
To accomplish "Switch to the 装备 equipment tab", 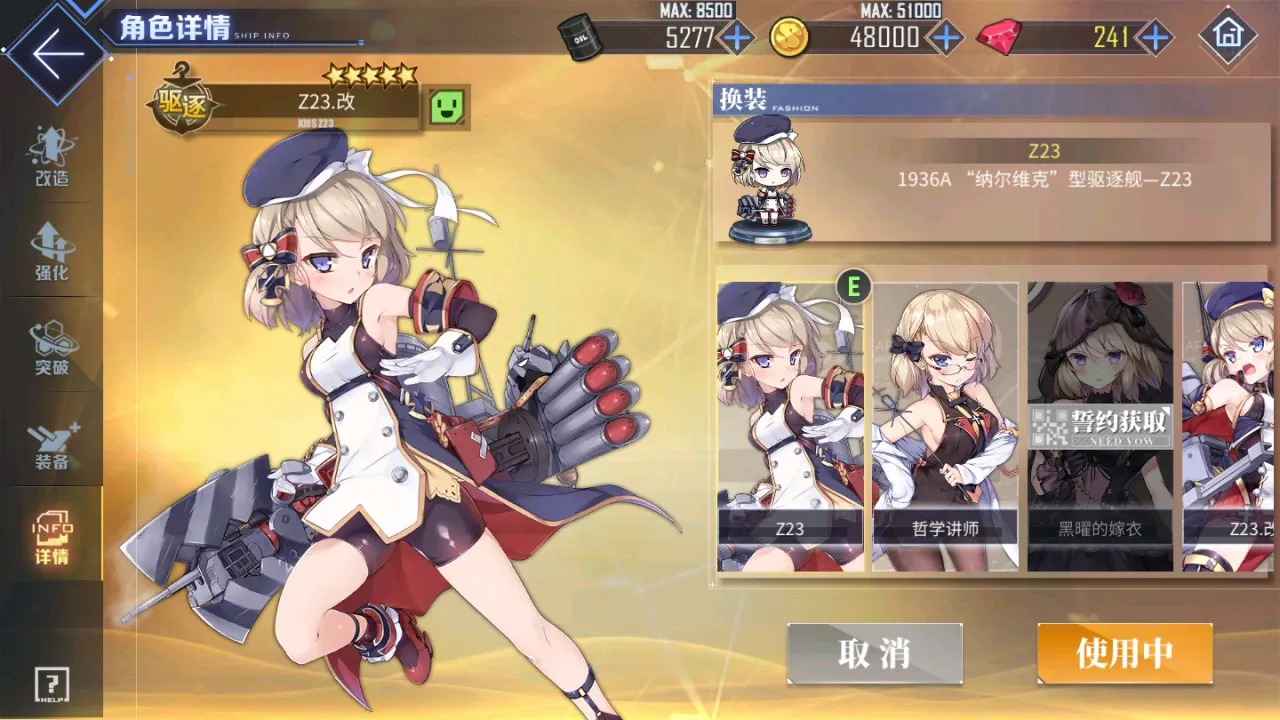I will coord(51,445).
